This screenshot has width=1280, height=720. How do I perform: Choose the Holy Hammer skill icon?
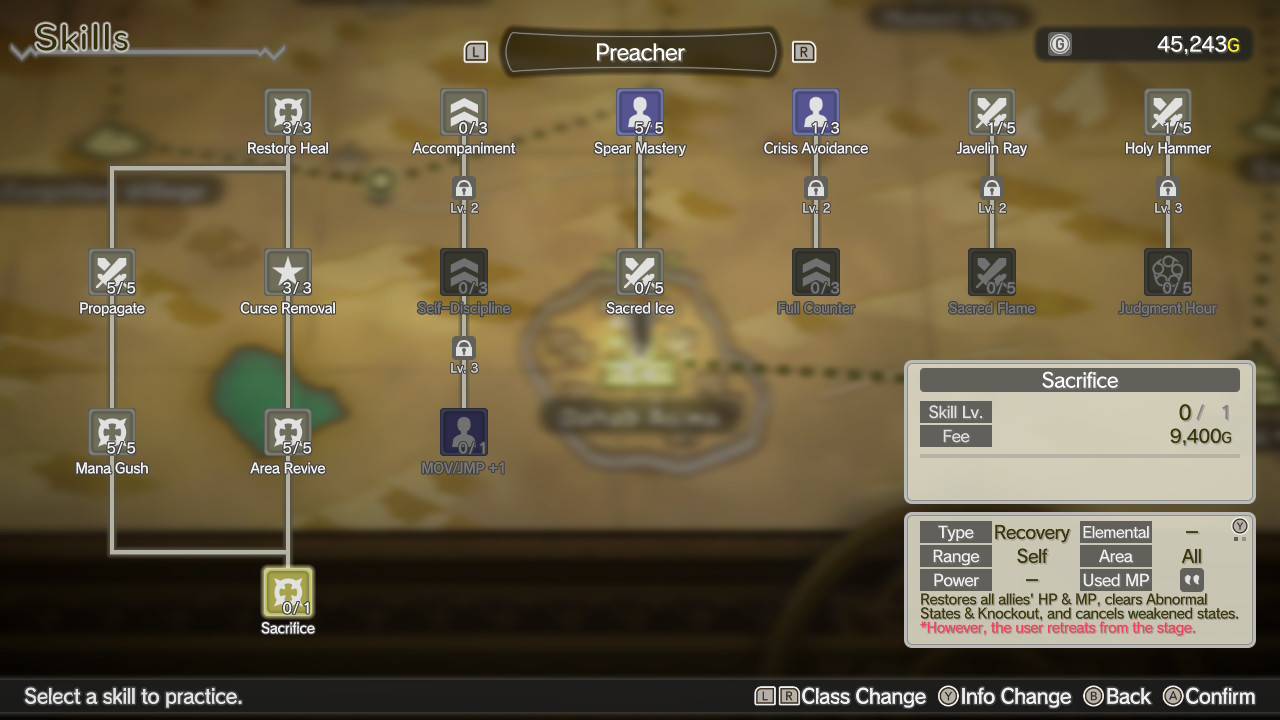1168,113
